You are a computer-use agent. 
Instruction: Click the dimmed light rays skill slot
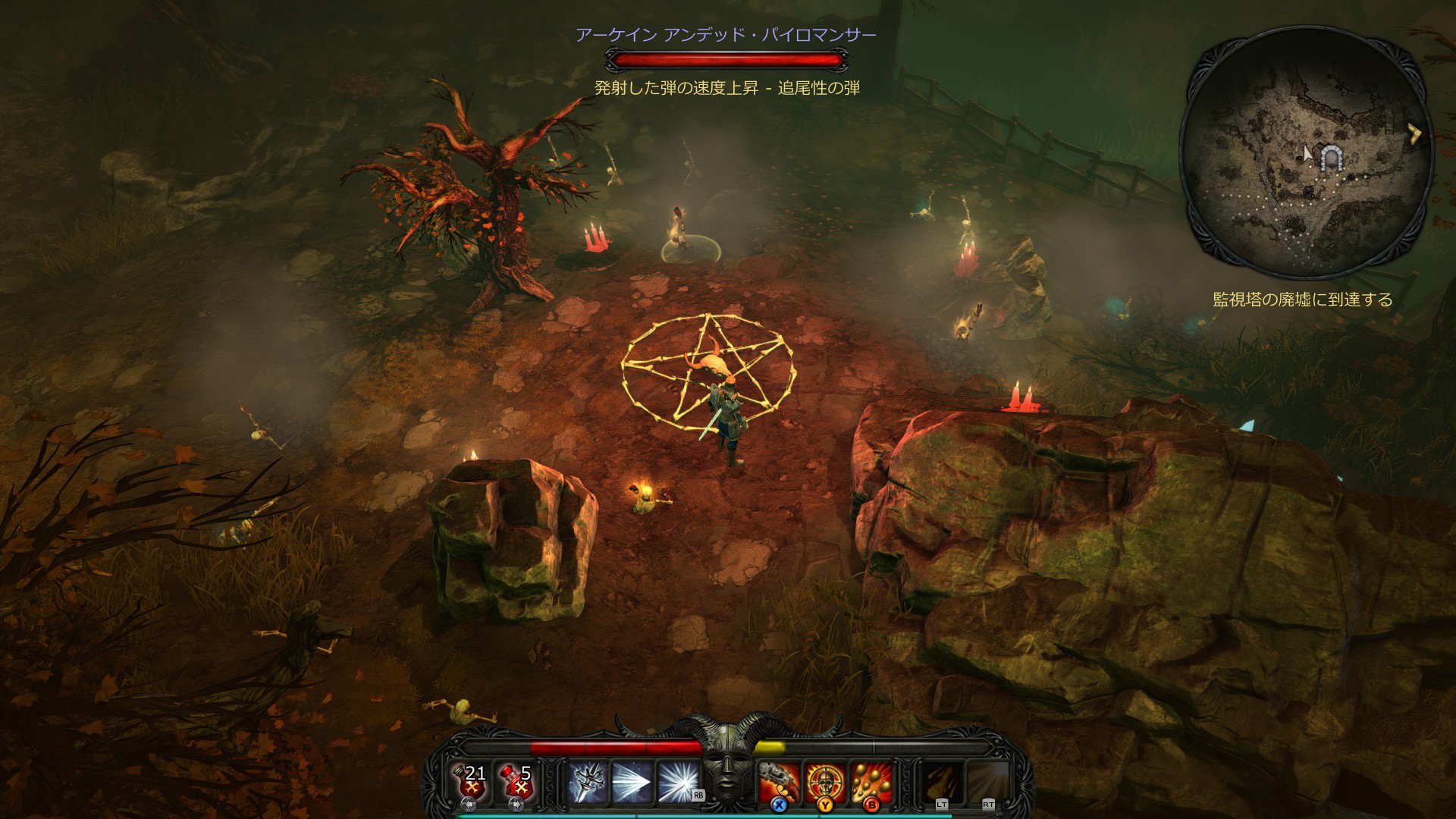[988, 783]
